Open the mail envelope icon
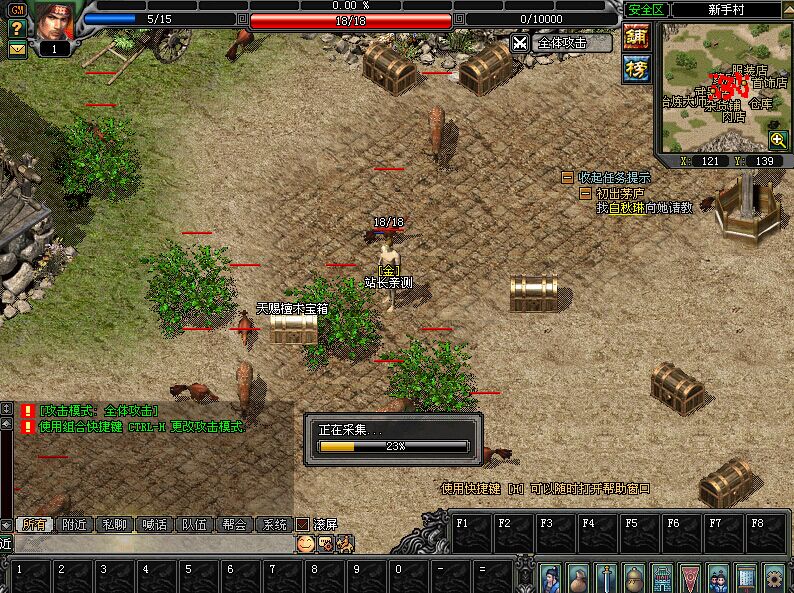 point(17,48)
